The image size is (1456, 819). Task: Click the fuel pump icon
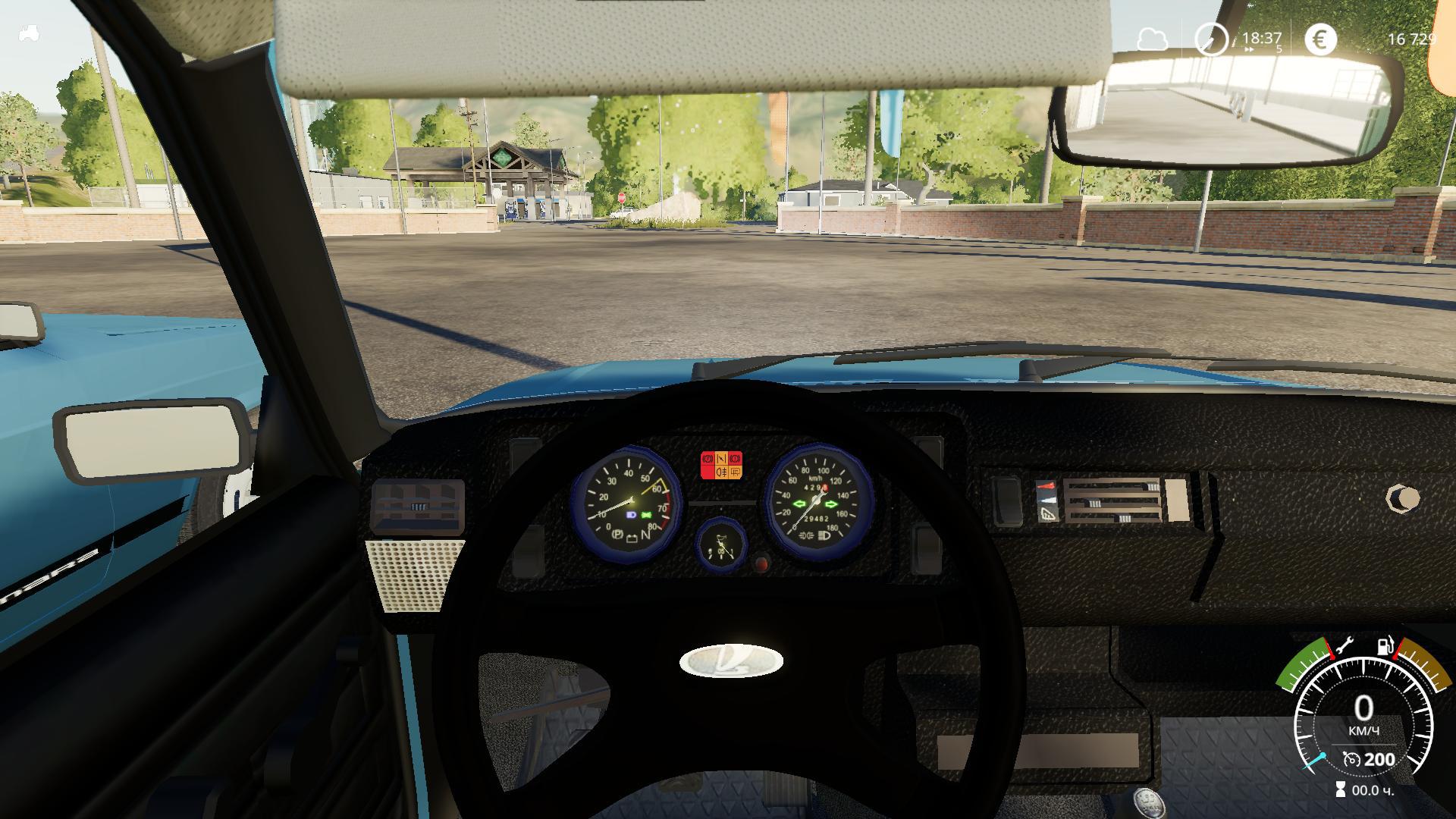click(x=1385, y=647)
